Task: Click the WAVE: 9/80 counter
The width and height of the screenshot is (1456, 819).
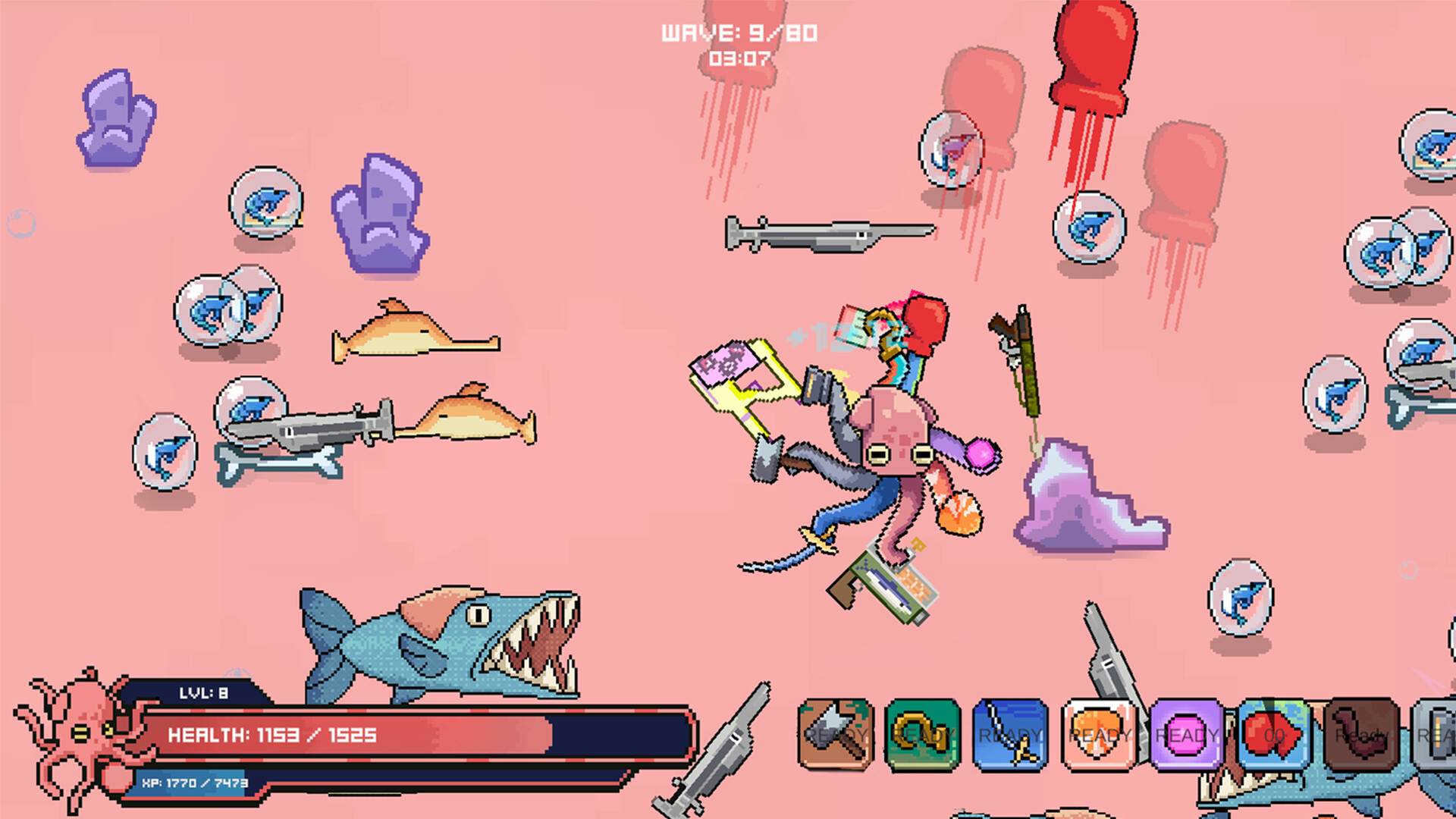Action: coord(739,32)
